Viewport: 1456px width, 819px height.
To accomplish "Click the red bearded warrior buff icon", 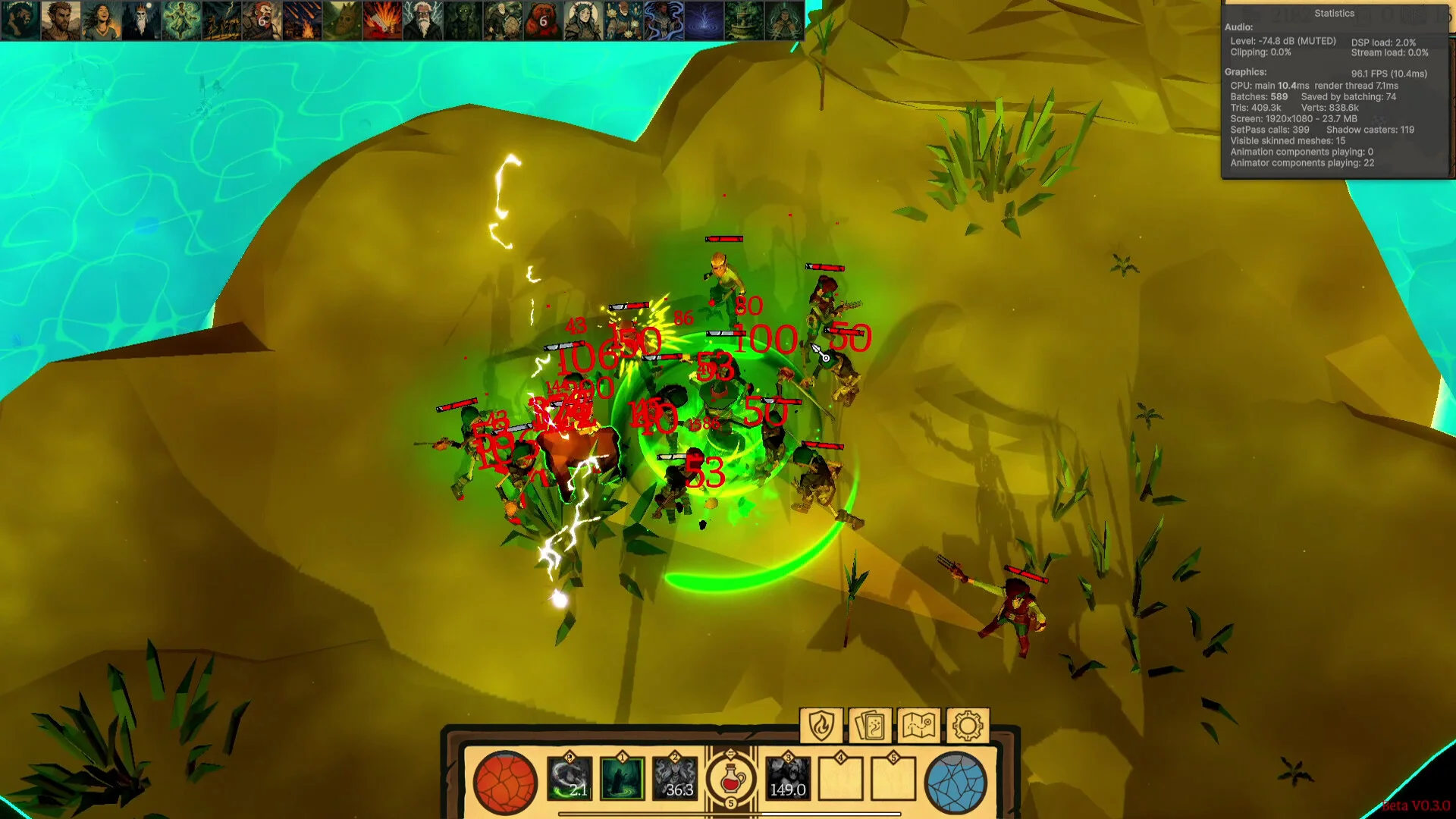I will coord(262,20).
